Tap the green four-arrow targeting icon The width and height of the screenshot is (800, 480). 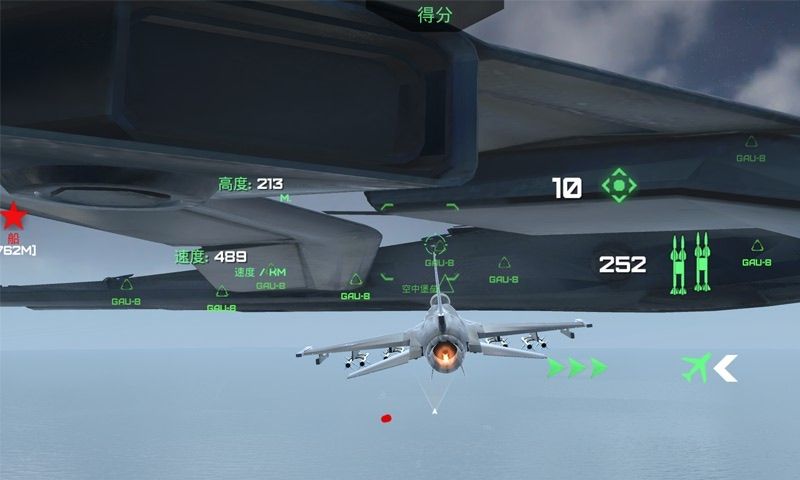(x=619, y=185)
